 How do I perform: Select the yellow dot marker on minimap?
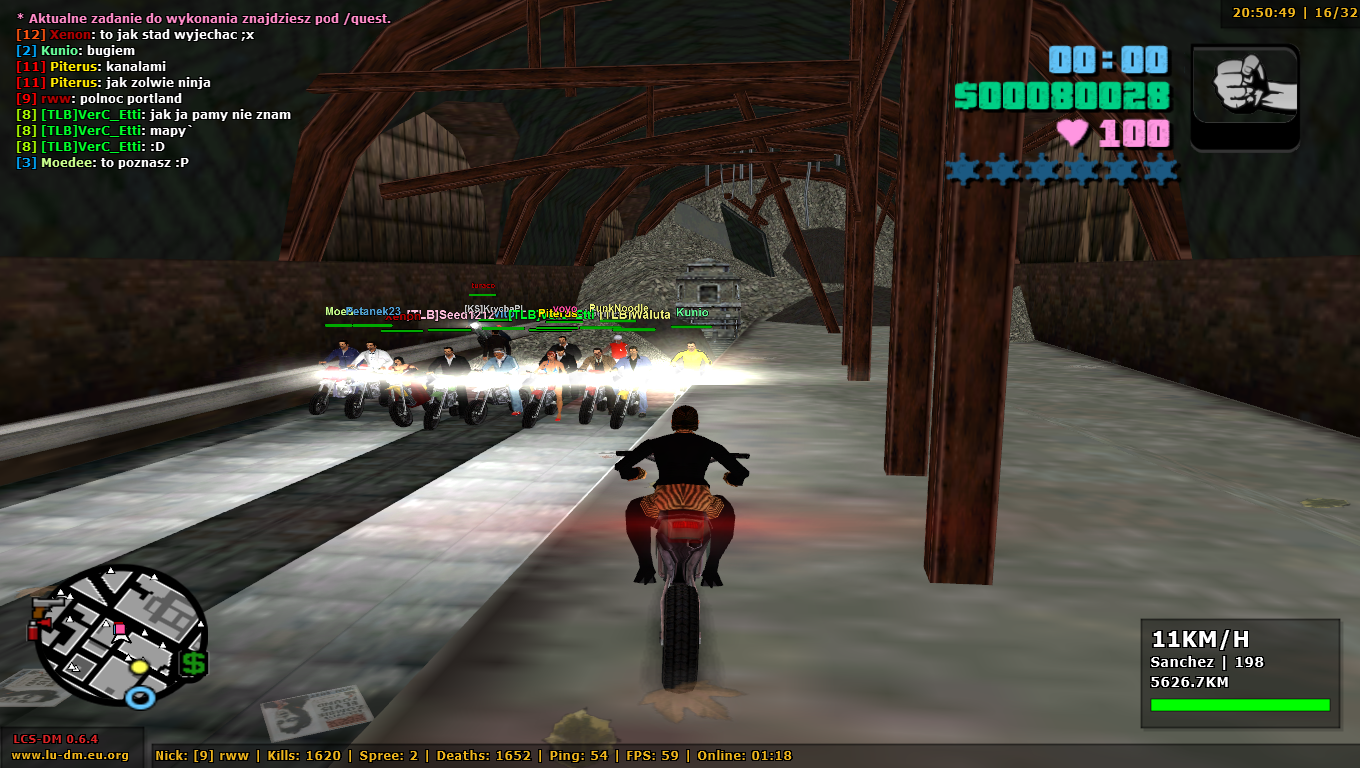click(139, 667)
